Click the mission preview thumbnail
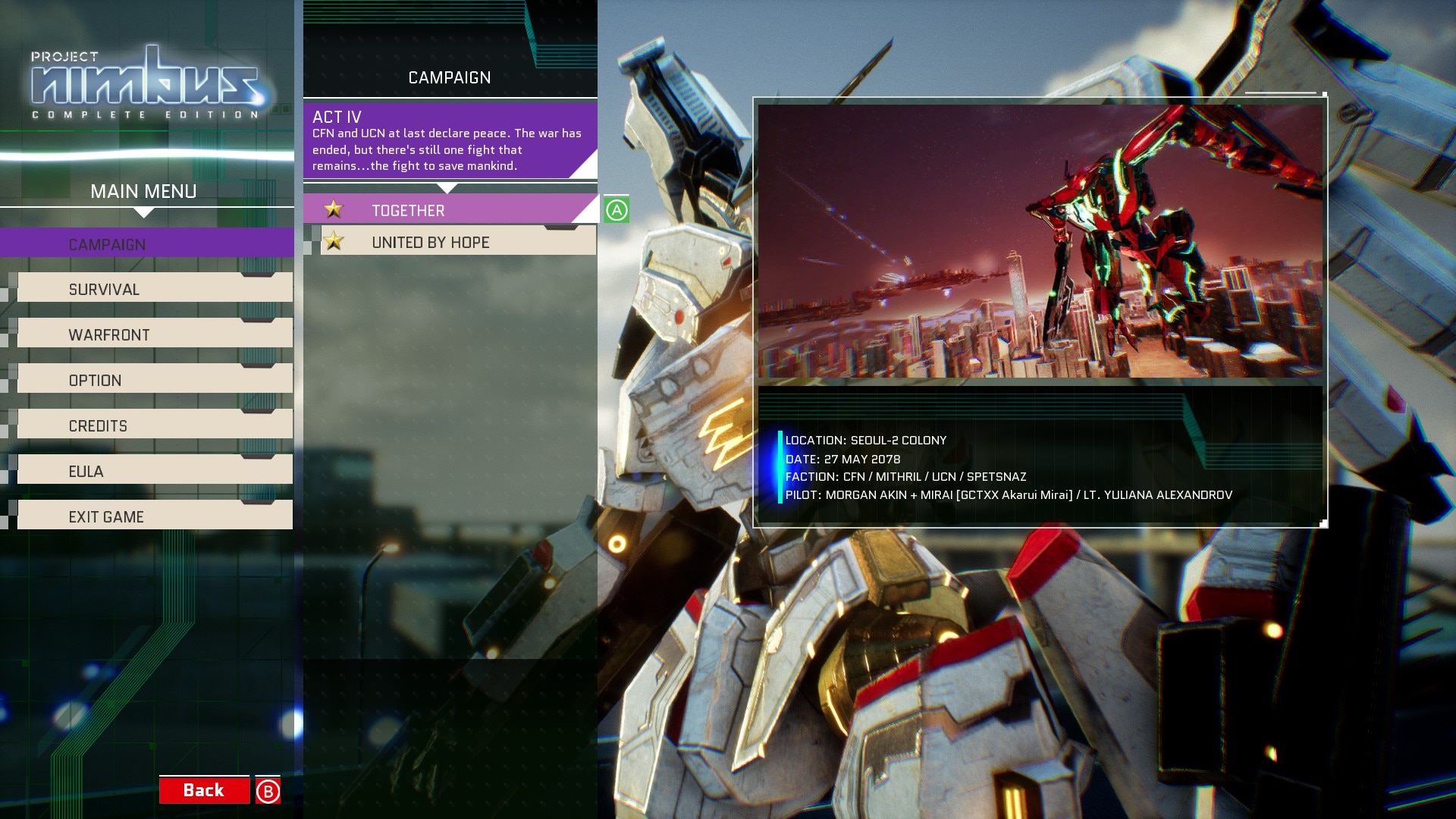Image resolution: width=1456 pixels, height=819 pixels. pos(1040,241)
